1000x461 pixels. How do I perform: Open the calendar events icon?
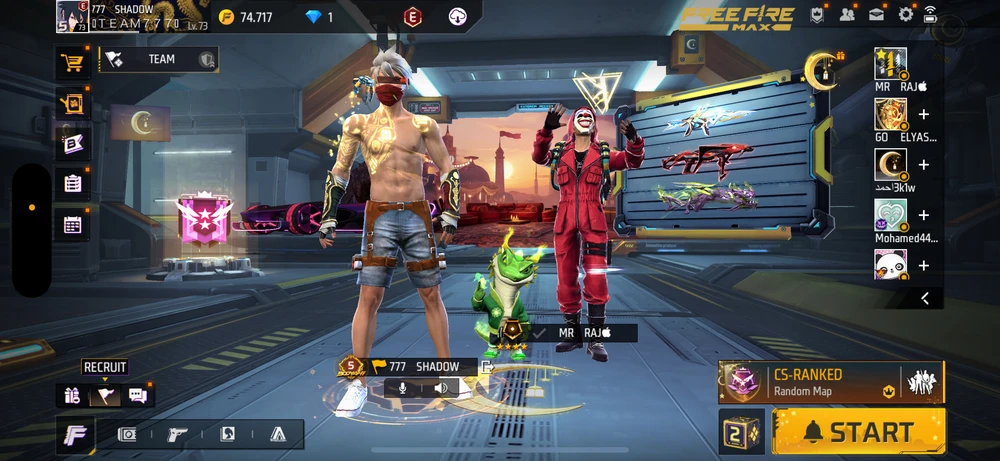coord(72,224)
